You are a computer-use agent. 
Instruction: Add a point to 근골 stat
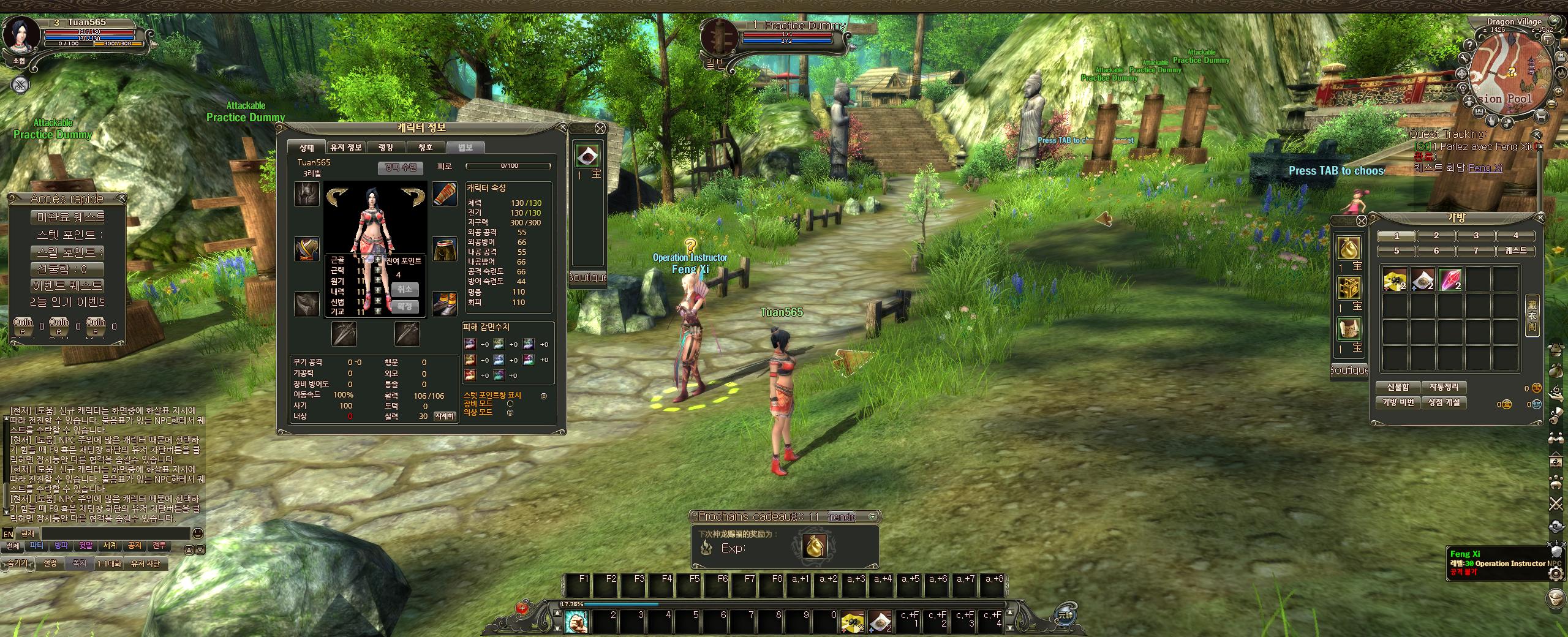(377, 260)
